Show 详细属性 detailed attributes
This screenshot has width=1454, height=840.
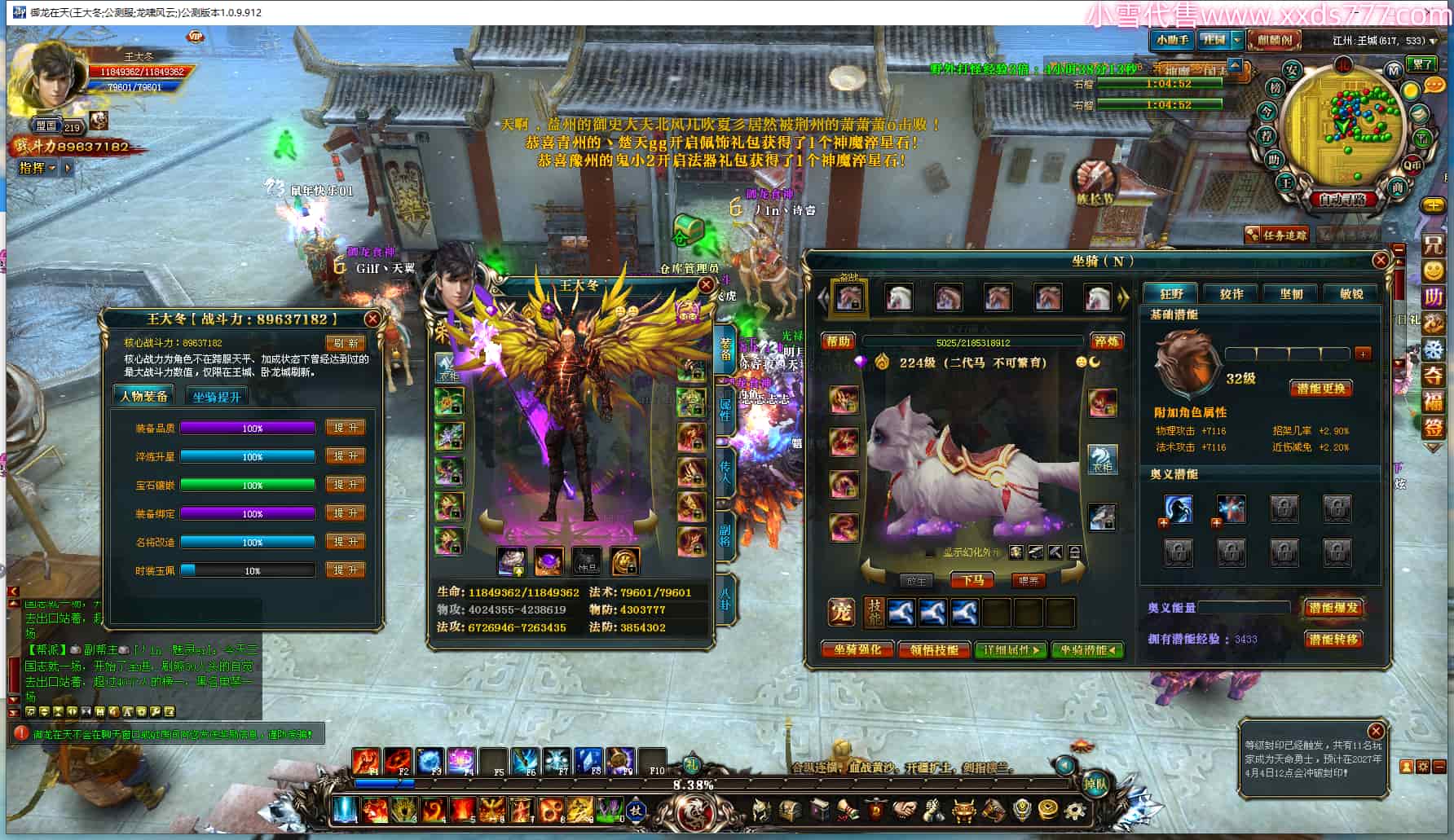1011,650
